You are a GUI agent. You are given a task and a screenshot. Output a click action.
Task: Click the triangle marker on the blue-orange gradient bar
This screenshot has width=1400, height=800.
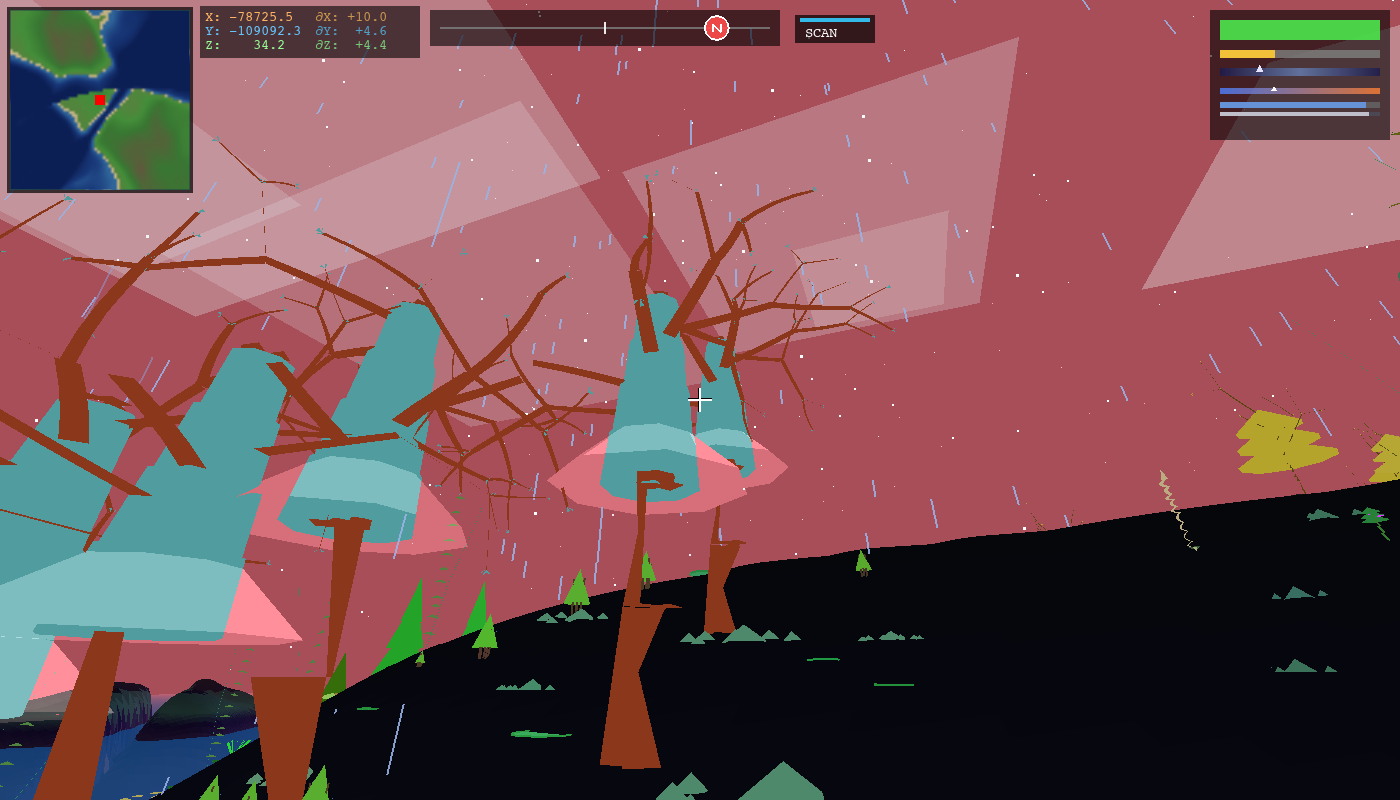[x=1274, y=88]
